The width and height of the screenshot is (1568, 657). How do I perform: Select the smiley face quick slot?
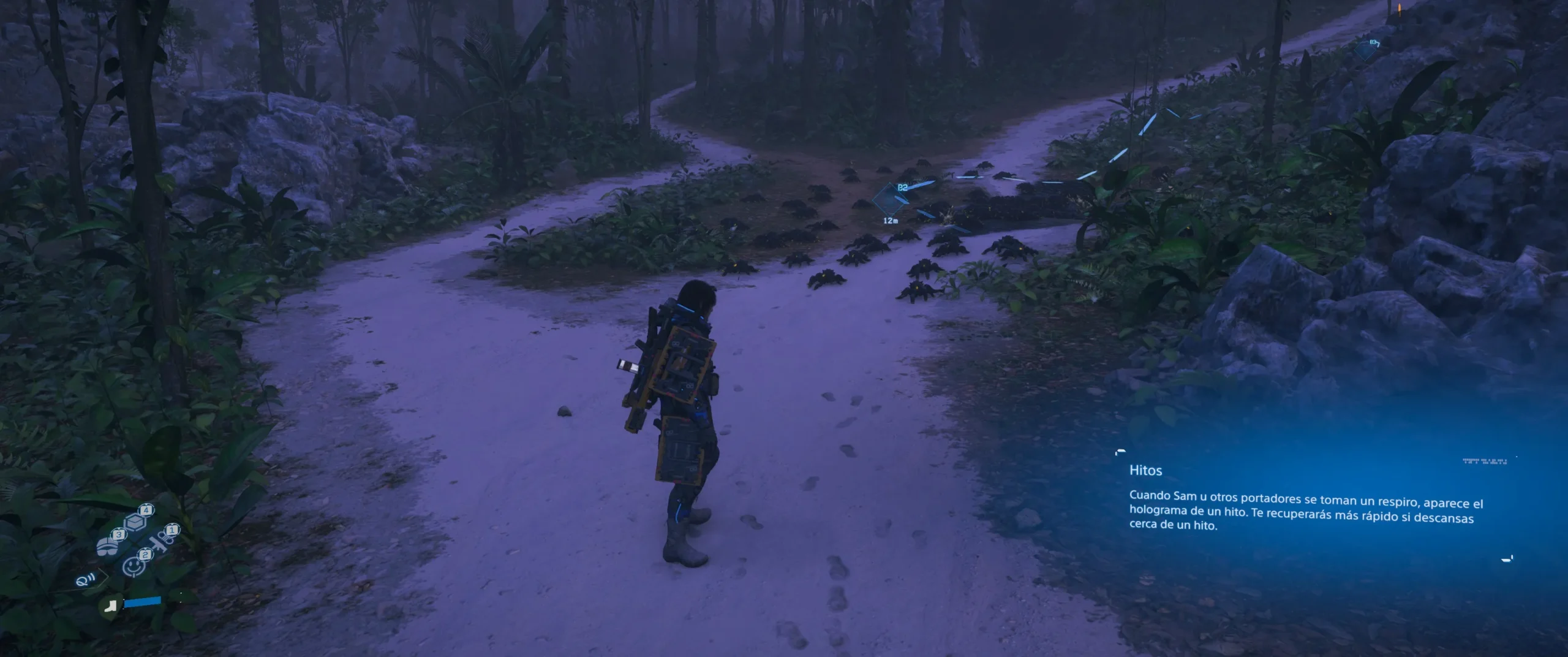[134, 566]
